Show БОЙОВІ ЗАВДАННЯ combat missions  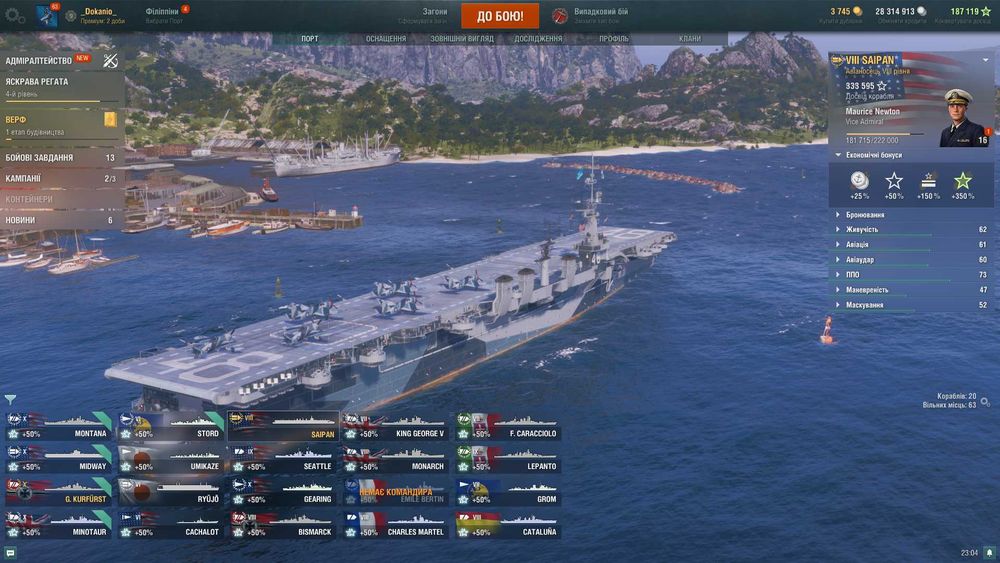40,158
